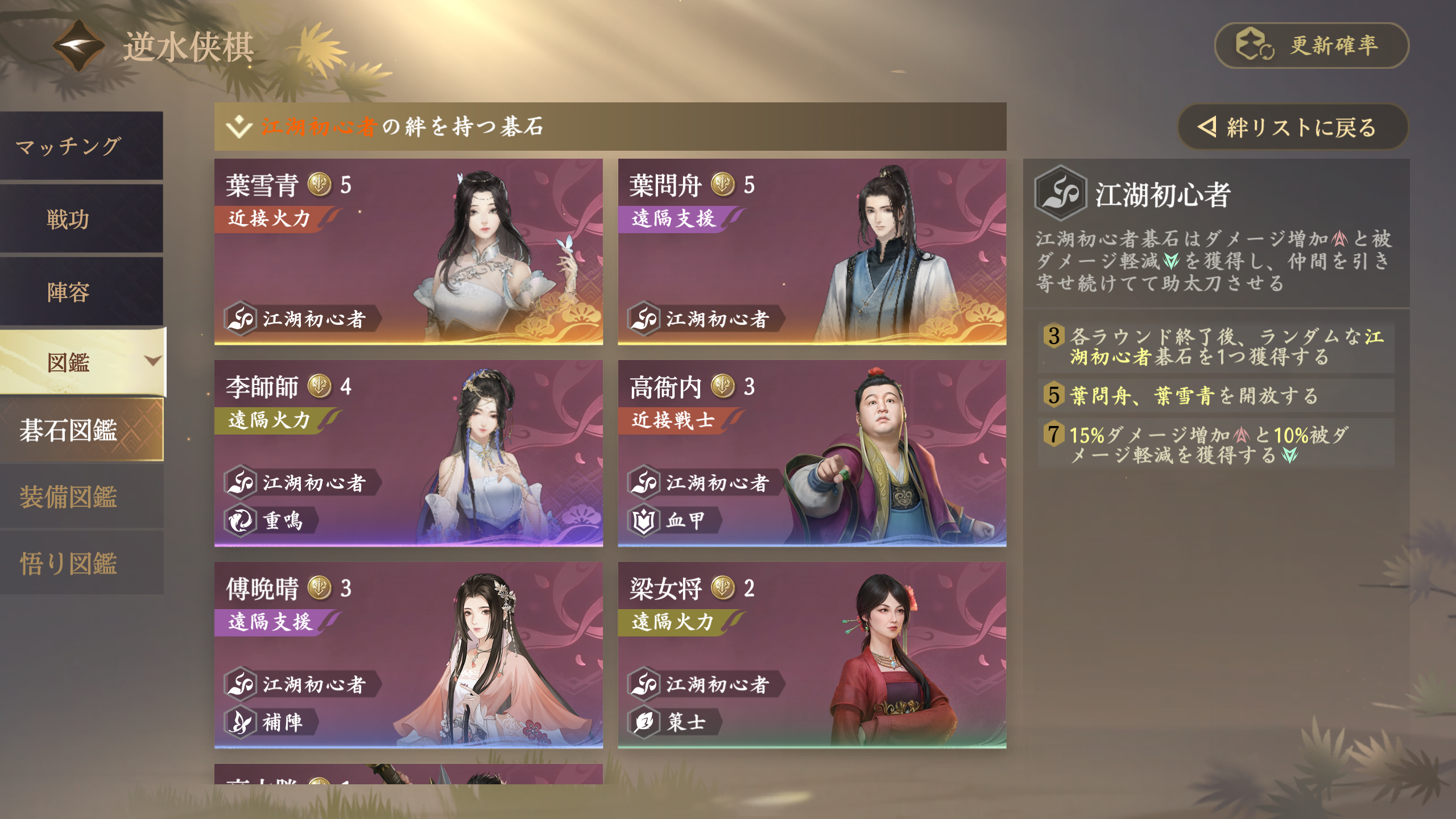The width and height of the screenshot is (1456, 819).
Task: Click the 逆水侠棋 diamond logo icon
Action: click(78, 45)
